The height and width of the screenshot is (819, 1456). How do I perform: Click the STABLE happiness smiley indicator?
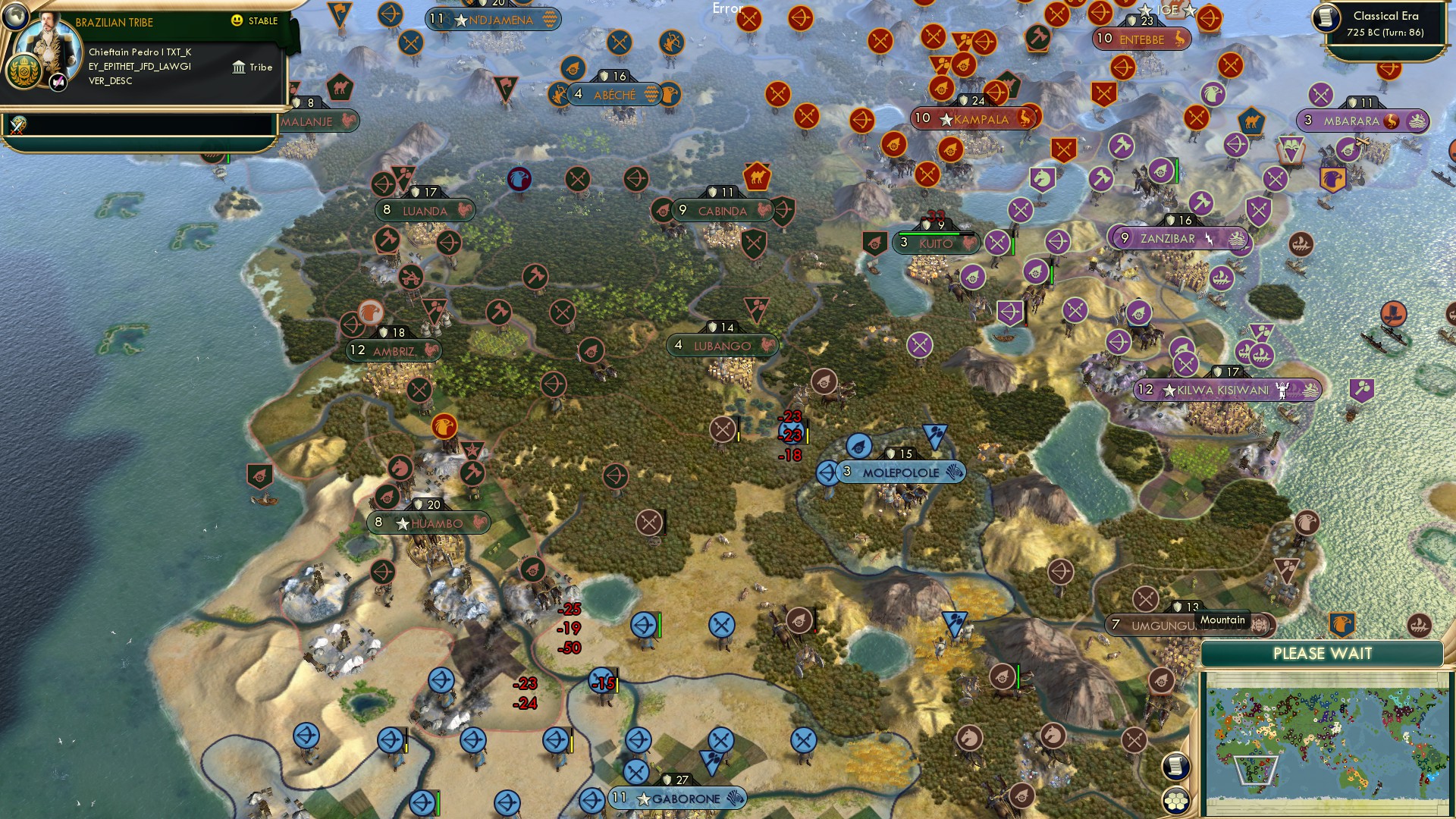coord(236,20)
